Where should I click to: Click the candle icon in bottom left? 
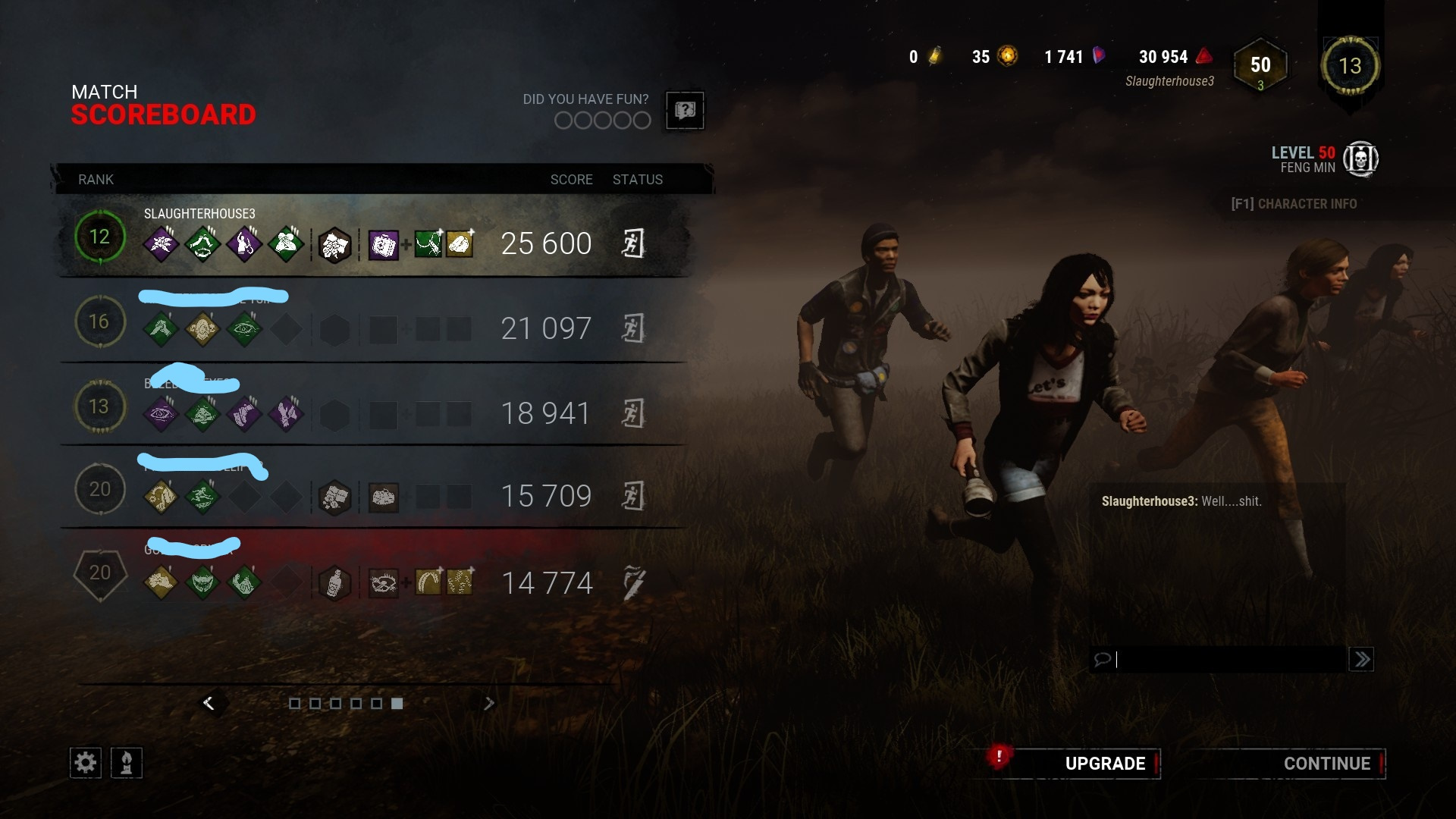coord(127,762)
